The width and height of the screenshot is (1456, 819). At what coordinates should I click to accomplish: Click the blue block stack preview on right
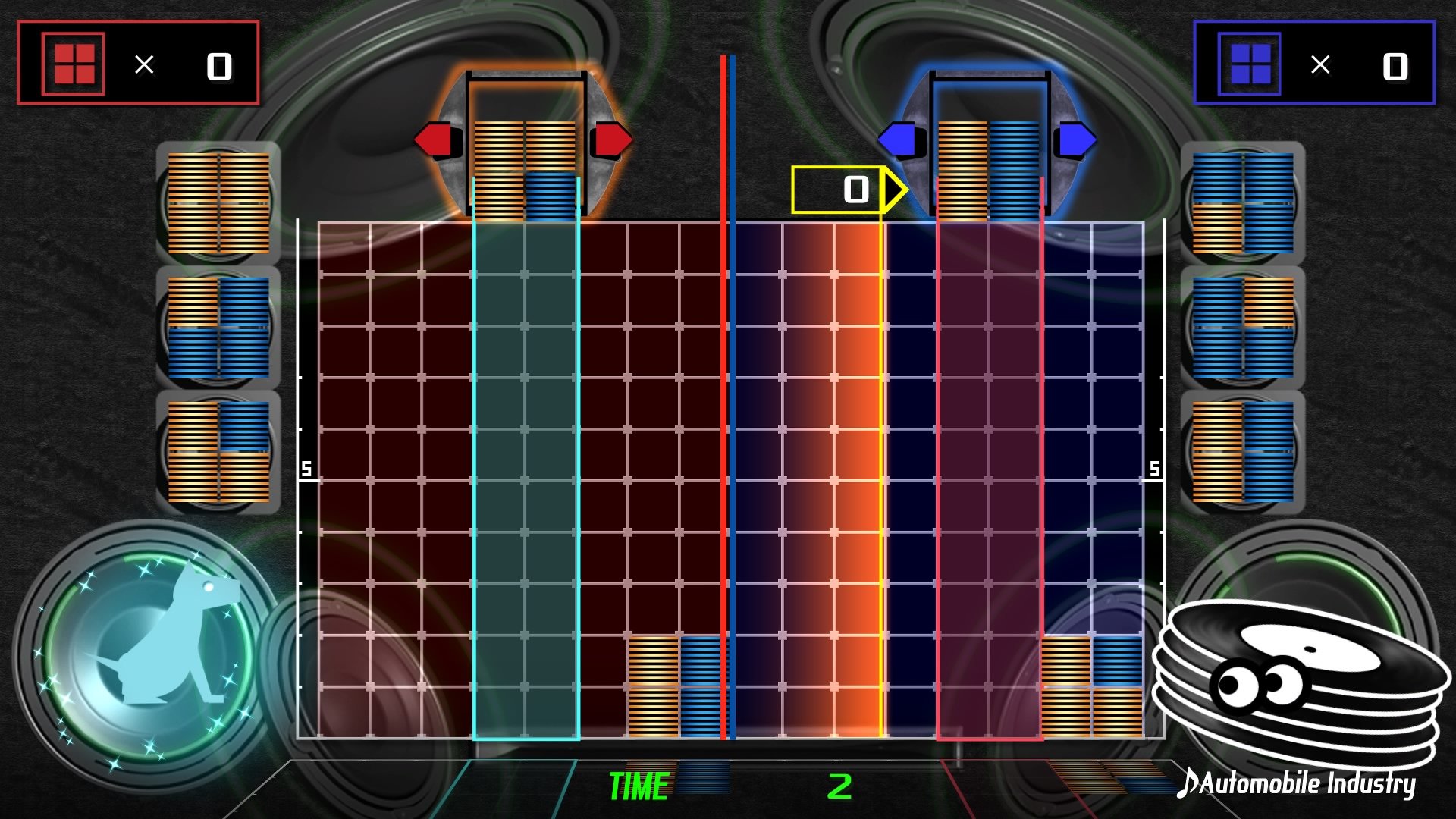1244,201
